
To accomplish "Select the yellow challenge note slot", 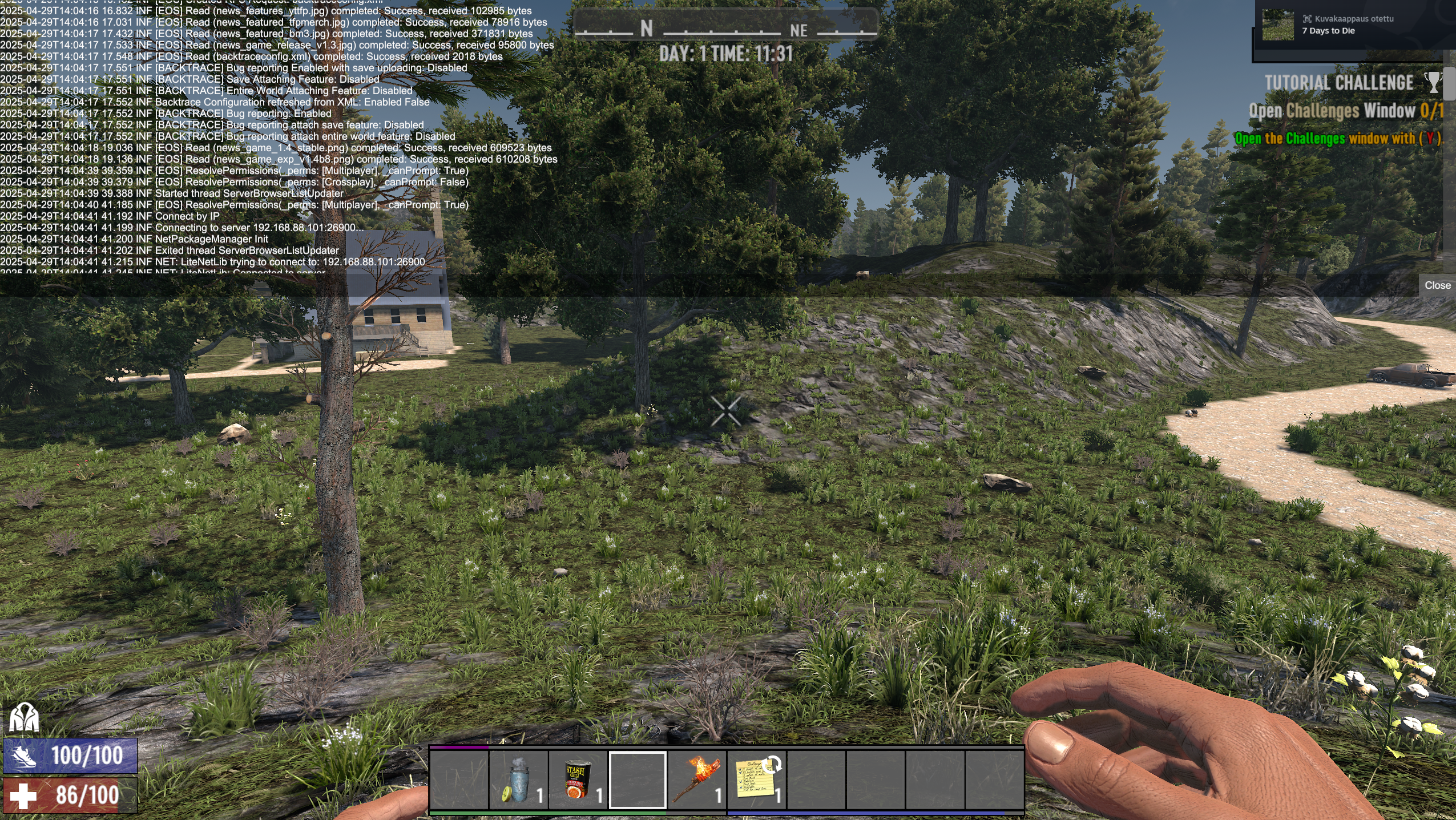I will 756,779.
